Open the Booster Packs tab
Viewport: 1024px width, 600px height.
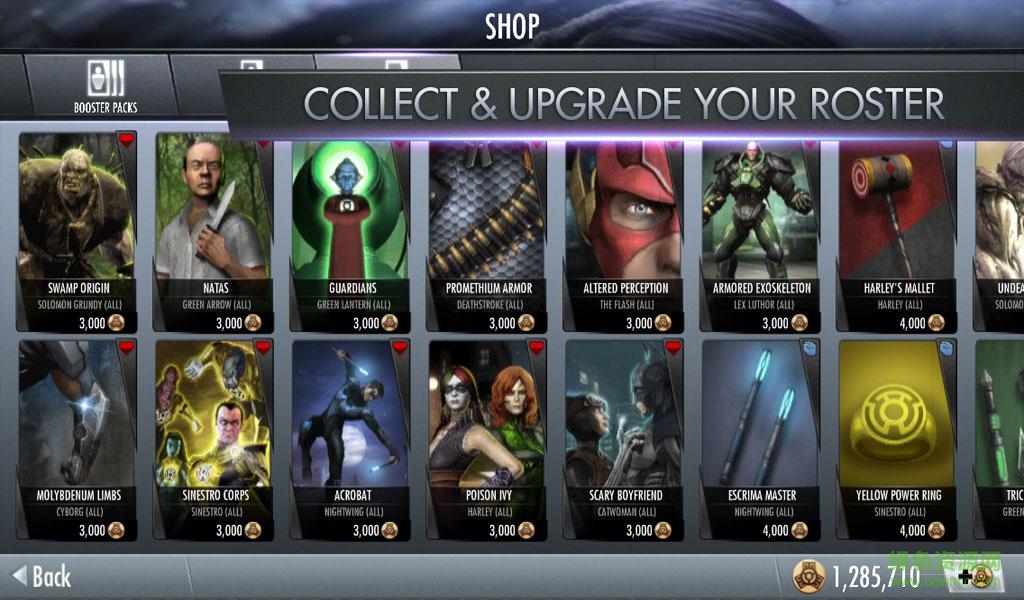pos(105,86)
